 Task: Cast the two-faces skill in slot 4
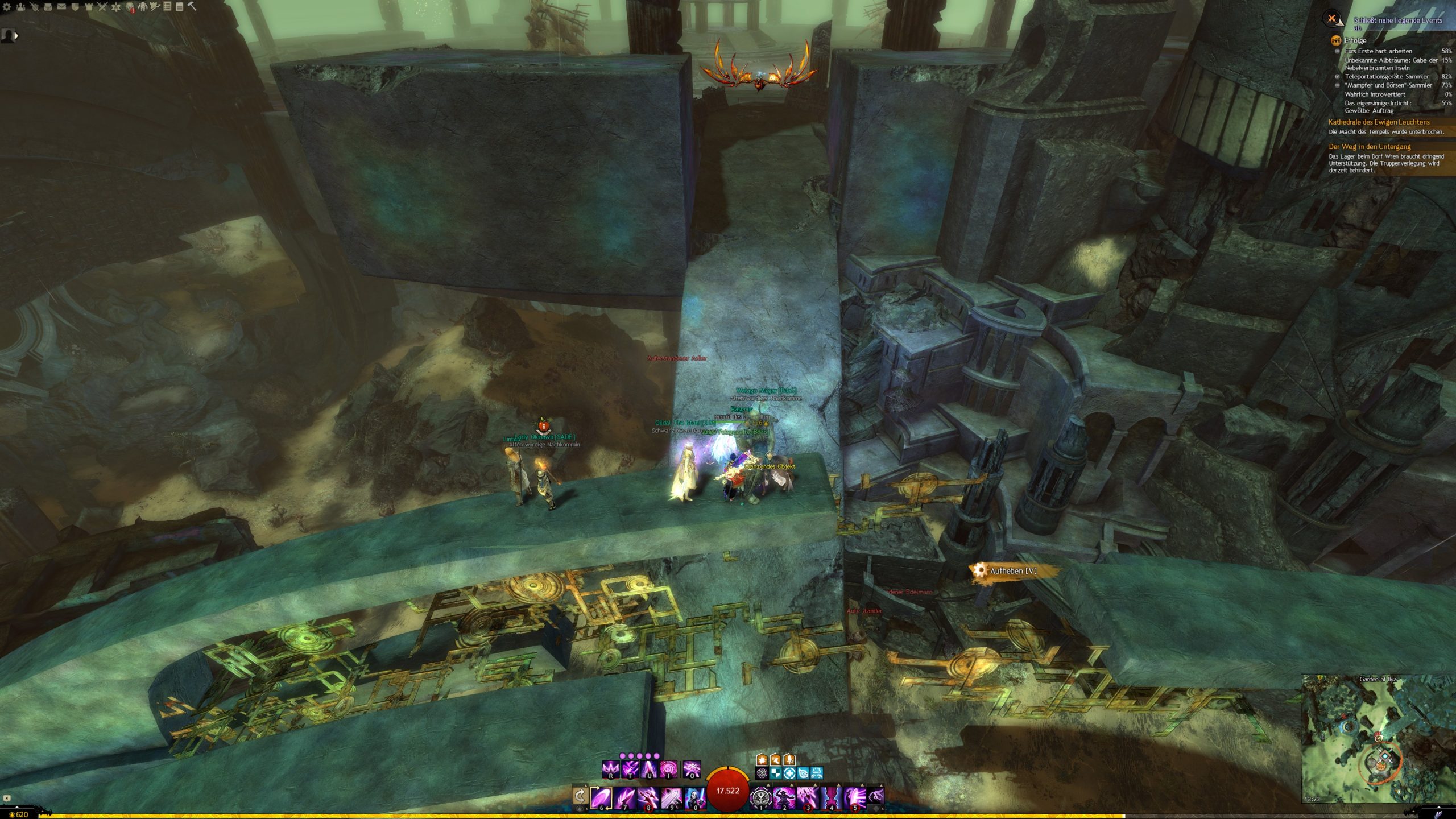(831, 797)
